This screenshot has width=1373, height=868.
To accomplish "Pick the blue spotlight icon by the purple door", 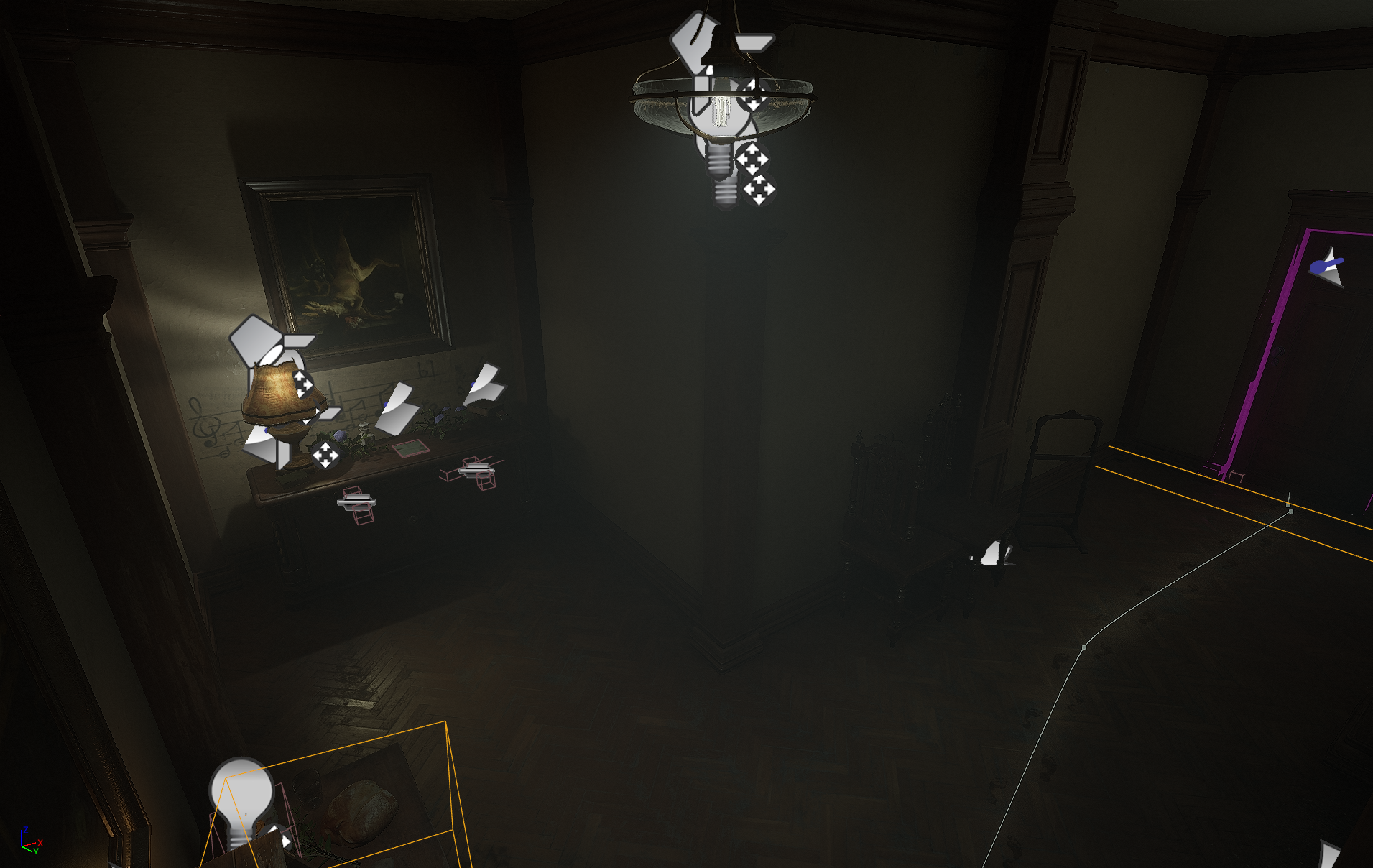I will pos(1328,268).
